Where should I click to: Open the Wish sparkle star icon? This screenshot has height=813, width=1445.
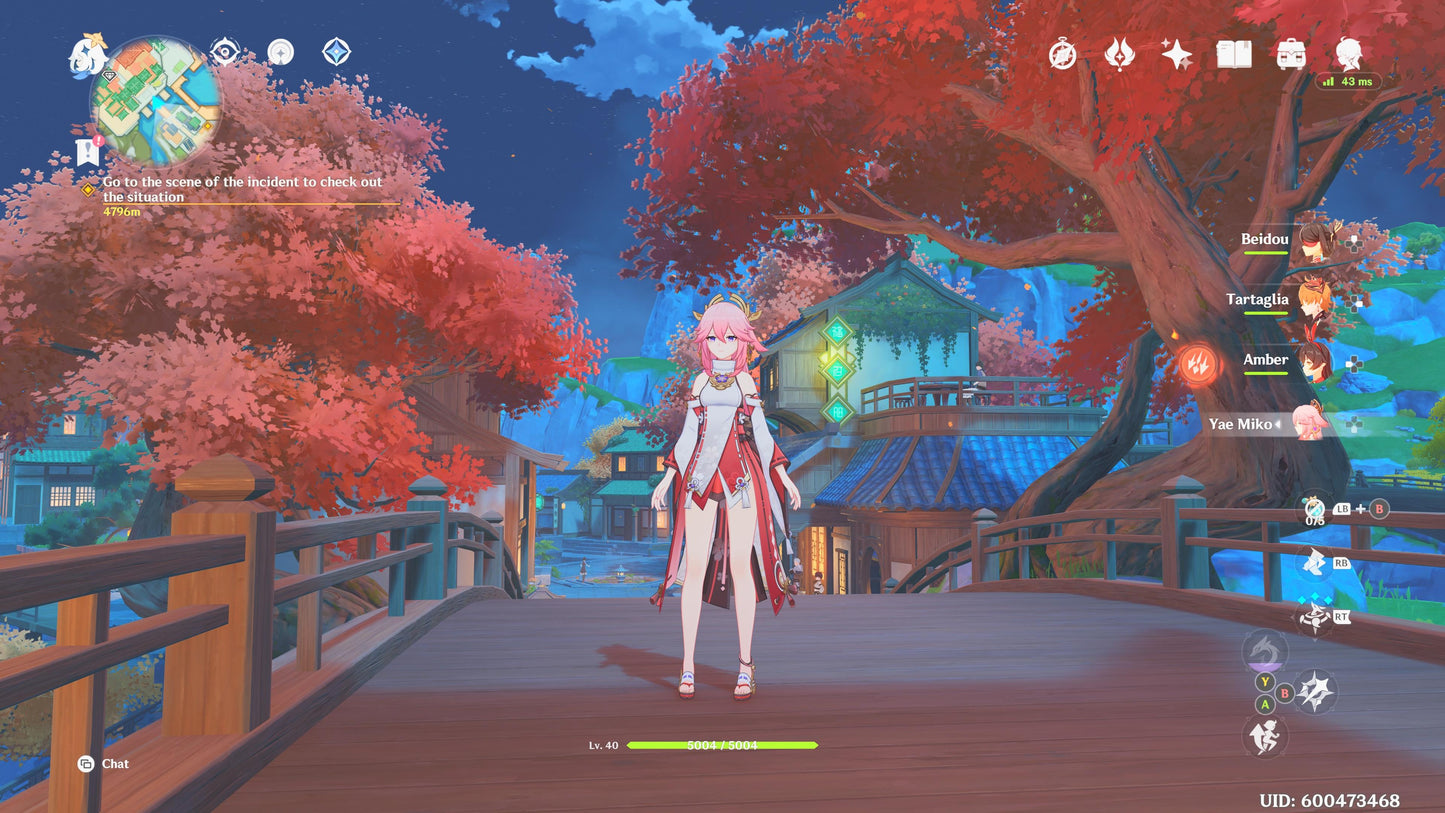point(1176,54)
